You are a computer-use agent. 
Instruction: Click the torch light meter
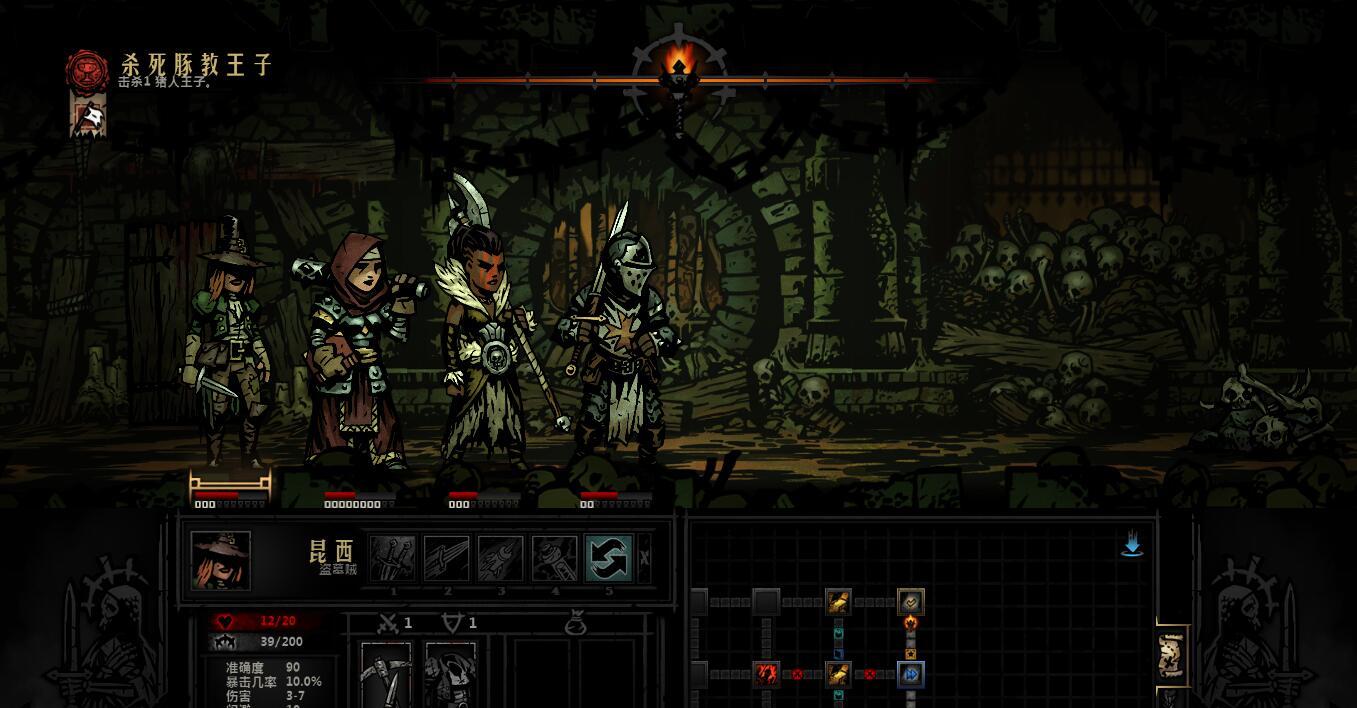[x=679, y=70]
